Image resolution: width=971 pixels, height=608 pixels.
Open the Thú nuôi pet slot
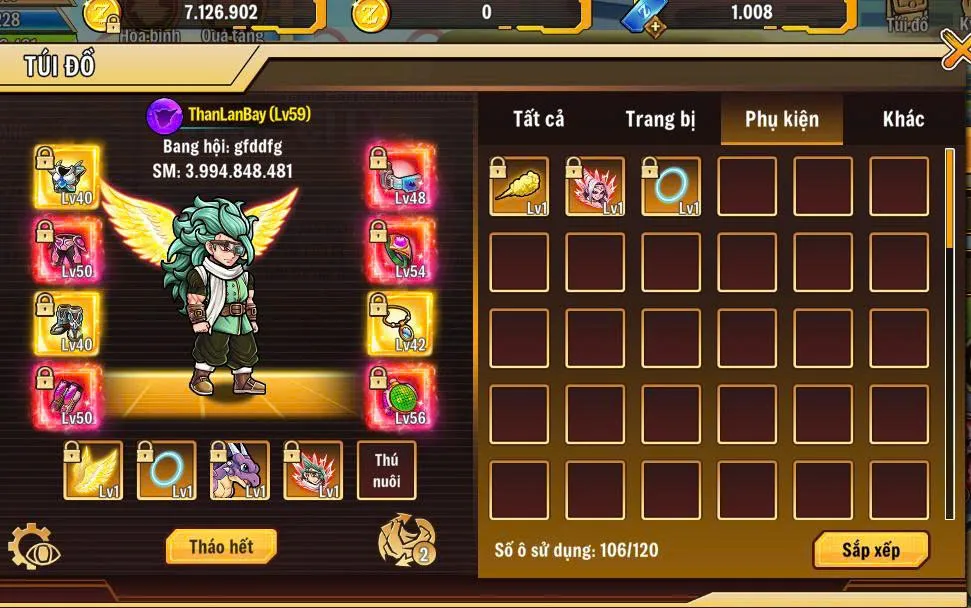coord(387,470)
